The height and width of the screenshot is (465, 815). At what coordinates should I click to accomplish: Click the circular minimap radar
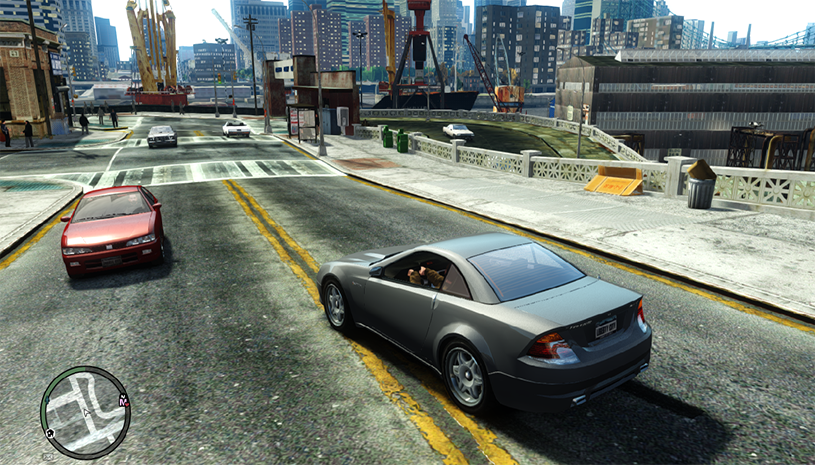coord(85,412)
